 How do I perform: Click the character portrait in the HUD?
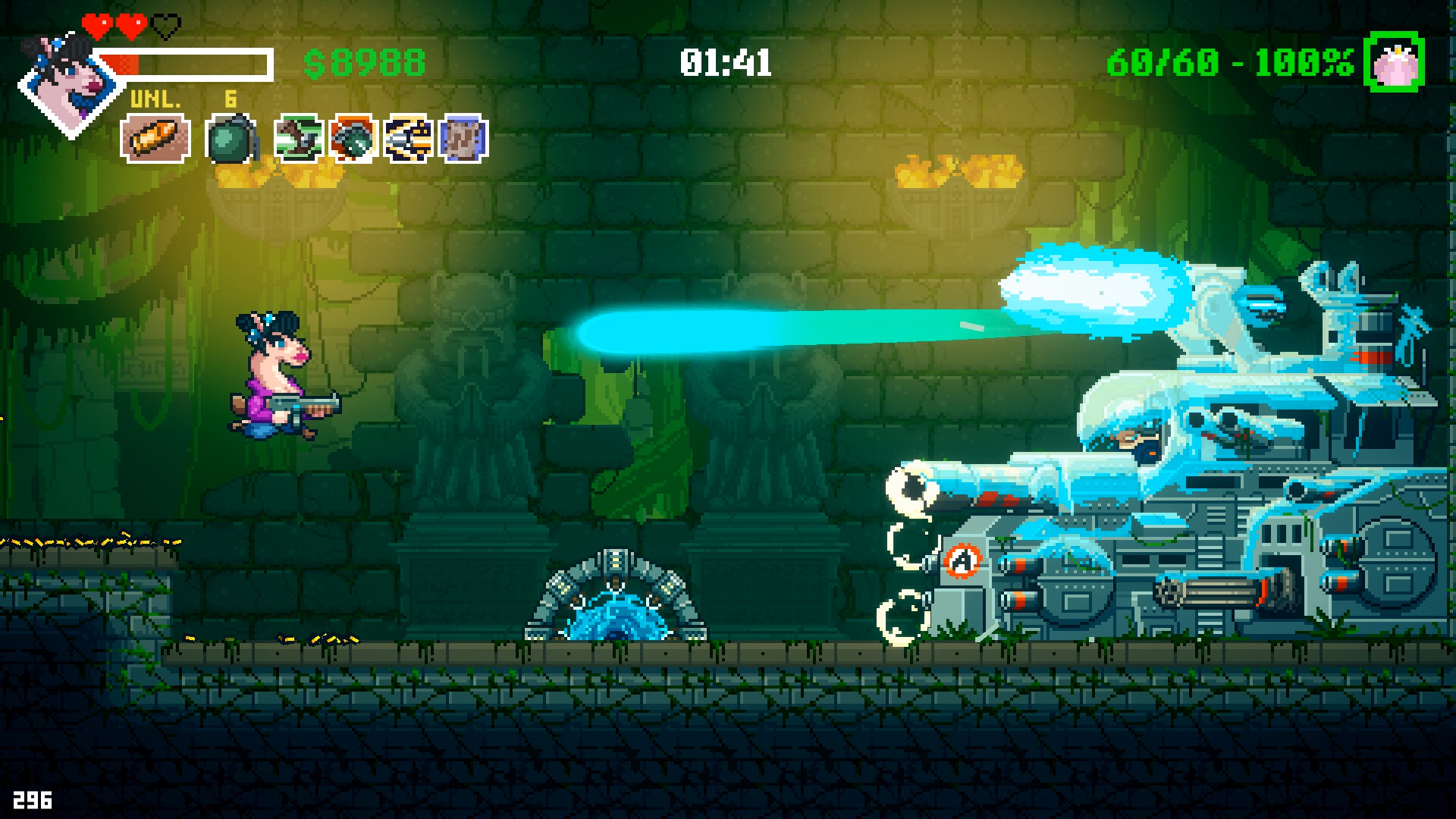(x=71, y=82)
